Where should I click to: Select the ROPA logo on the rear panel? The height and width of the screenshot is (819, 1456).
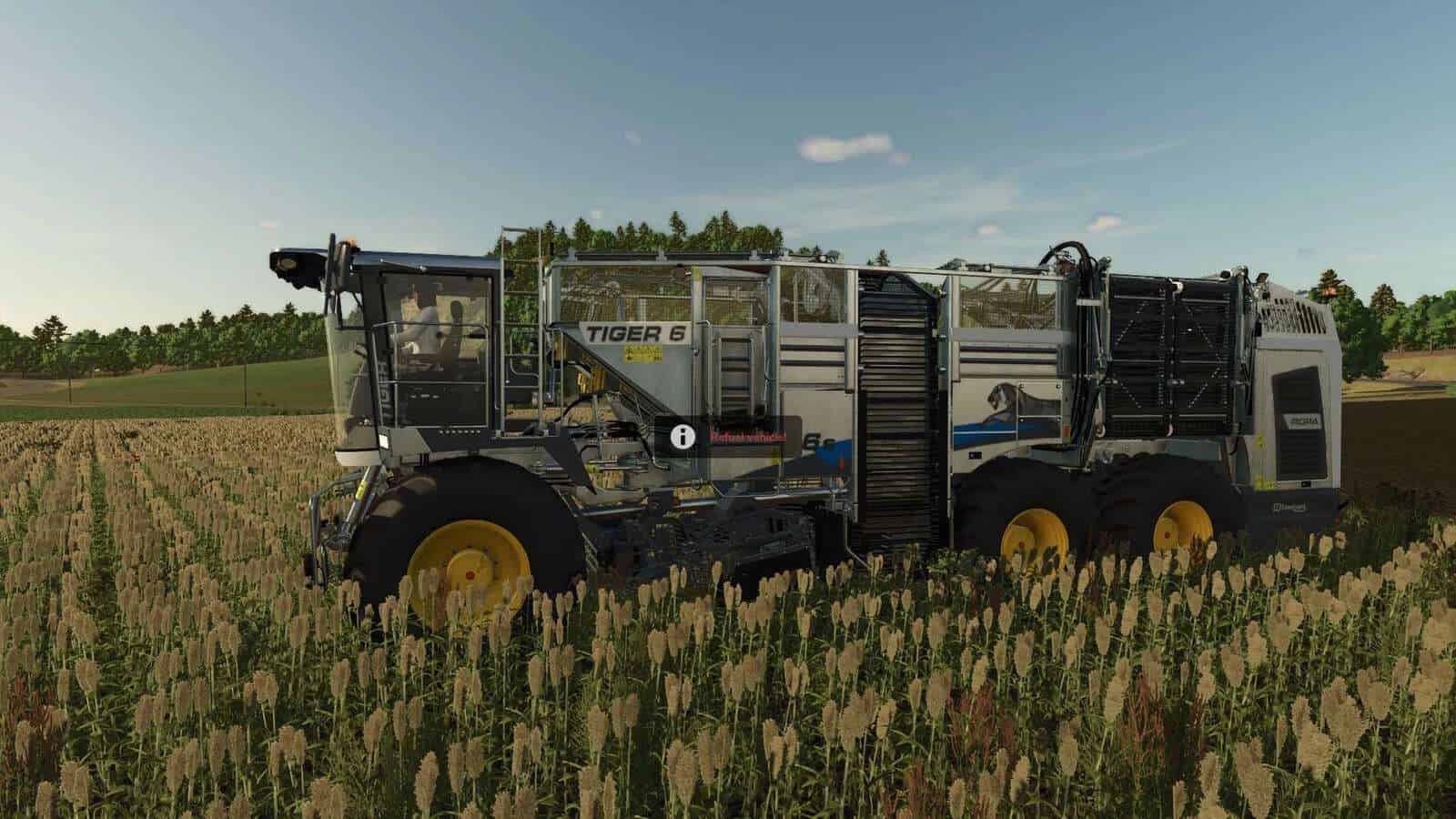point(1299,421)
